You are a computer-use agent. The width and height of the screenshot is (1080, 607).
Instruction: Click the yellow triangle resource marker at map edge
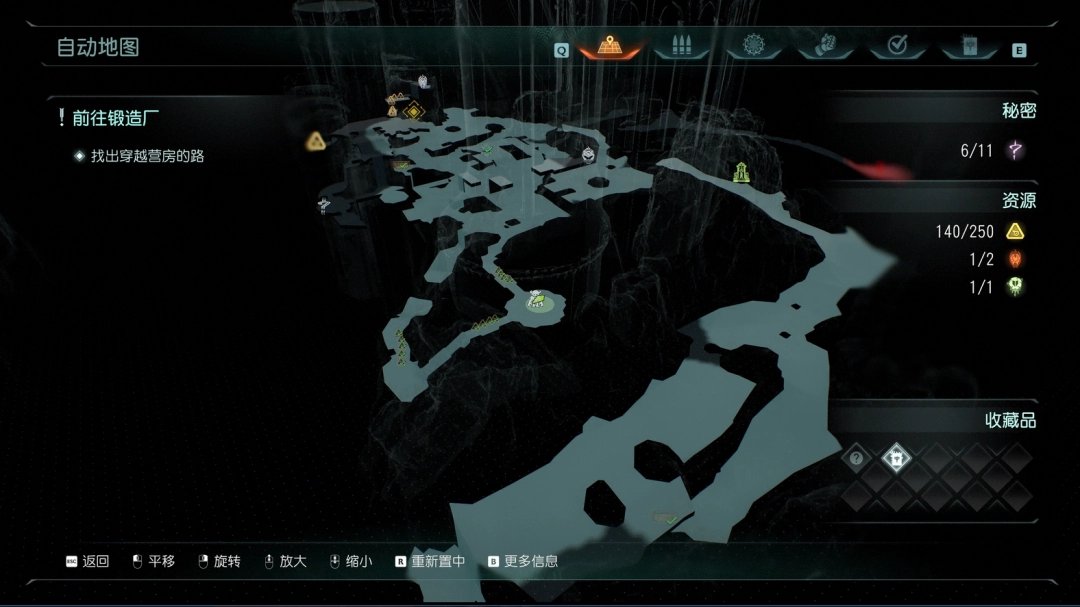[316, 141]
